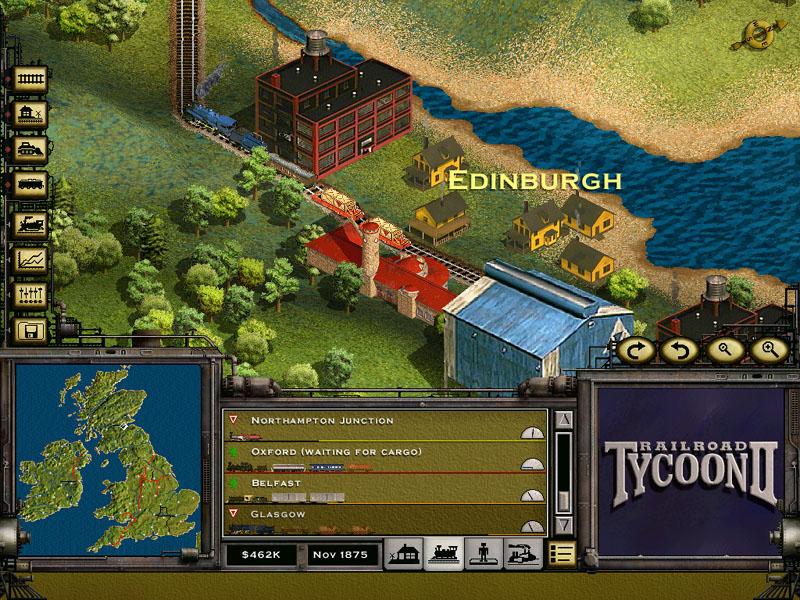Open the game options sliders
This screenshot has width=800, height=600.
click(x=29, y=294)
